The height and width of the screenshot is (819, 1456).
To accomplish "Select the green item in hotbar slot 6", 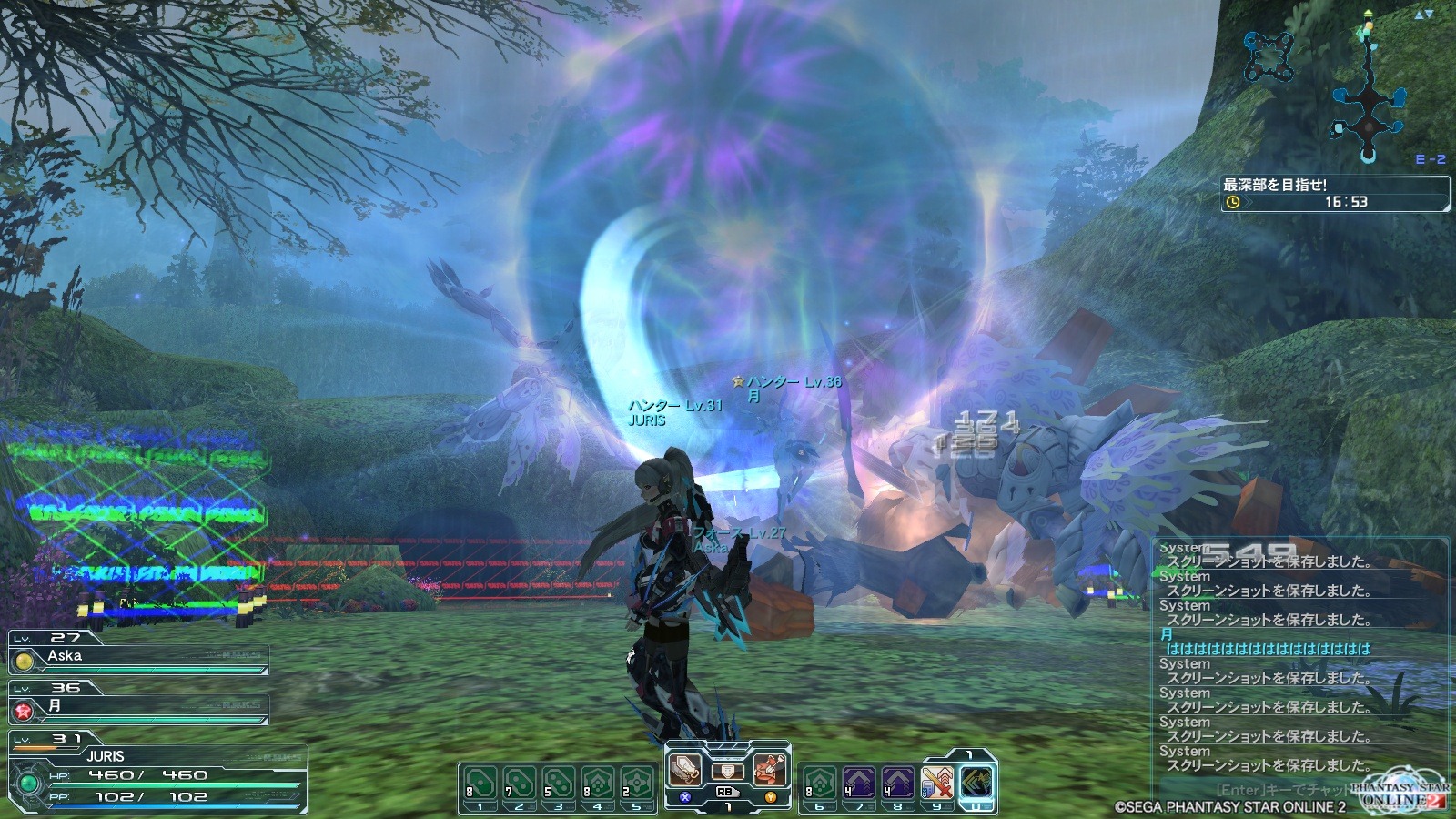I will coord(819,784).
